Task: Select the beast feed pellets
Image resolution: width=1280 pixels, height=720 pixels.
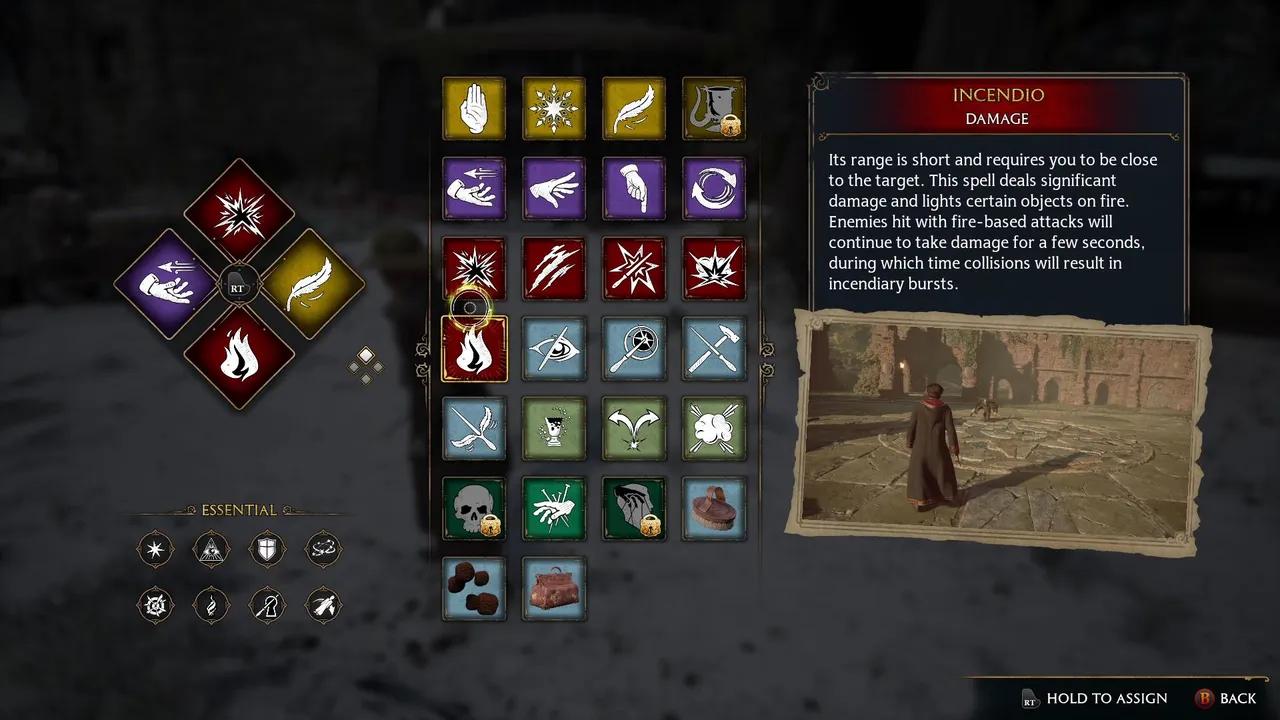Action: [x=474, y=589]
